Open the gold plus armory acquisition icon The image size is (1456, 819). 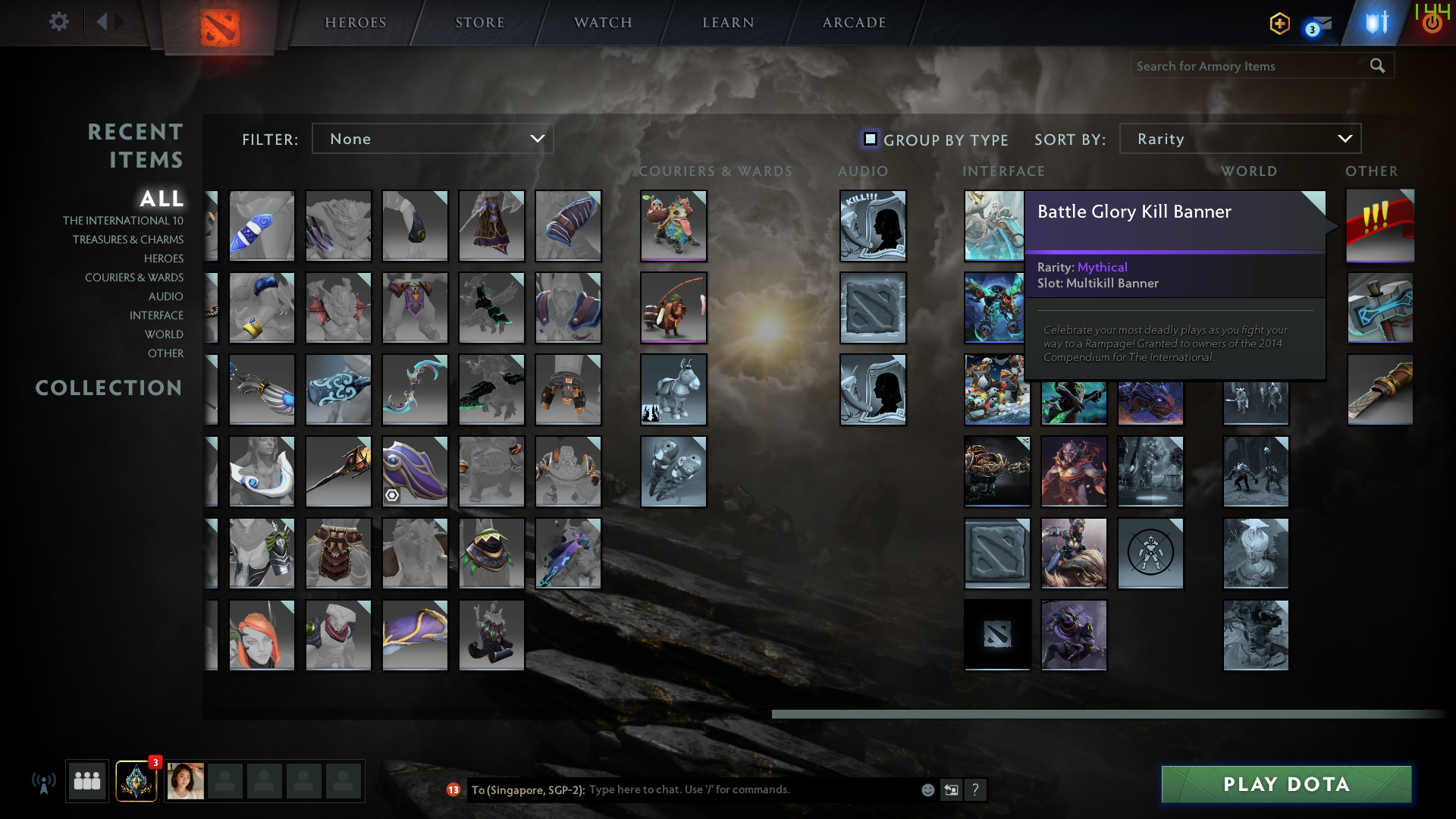pos(1279,24)
